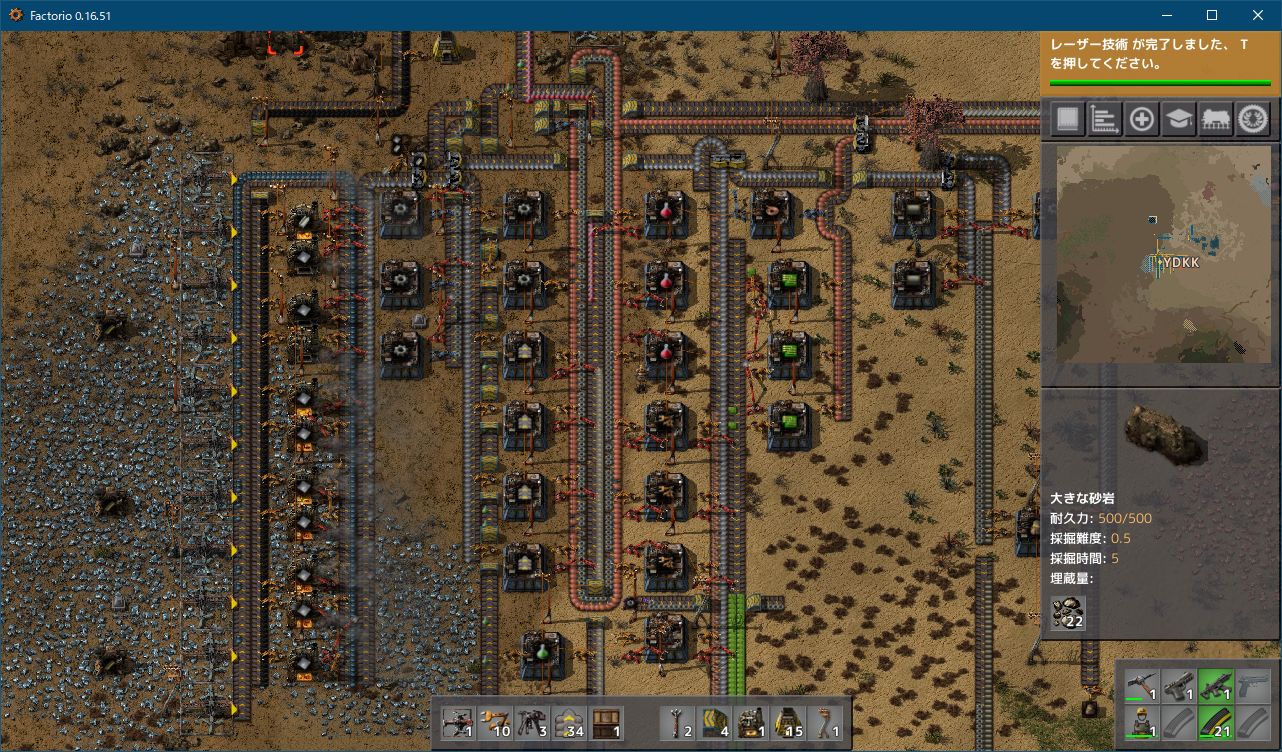The image size is (1282, 752).
Task: Close the Factorio window
Action: pyautogui.click(x=1258, y=15)
